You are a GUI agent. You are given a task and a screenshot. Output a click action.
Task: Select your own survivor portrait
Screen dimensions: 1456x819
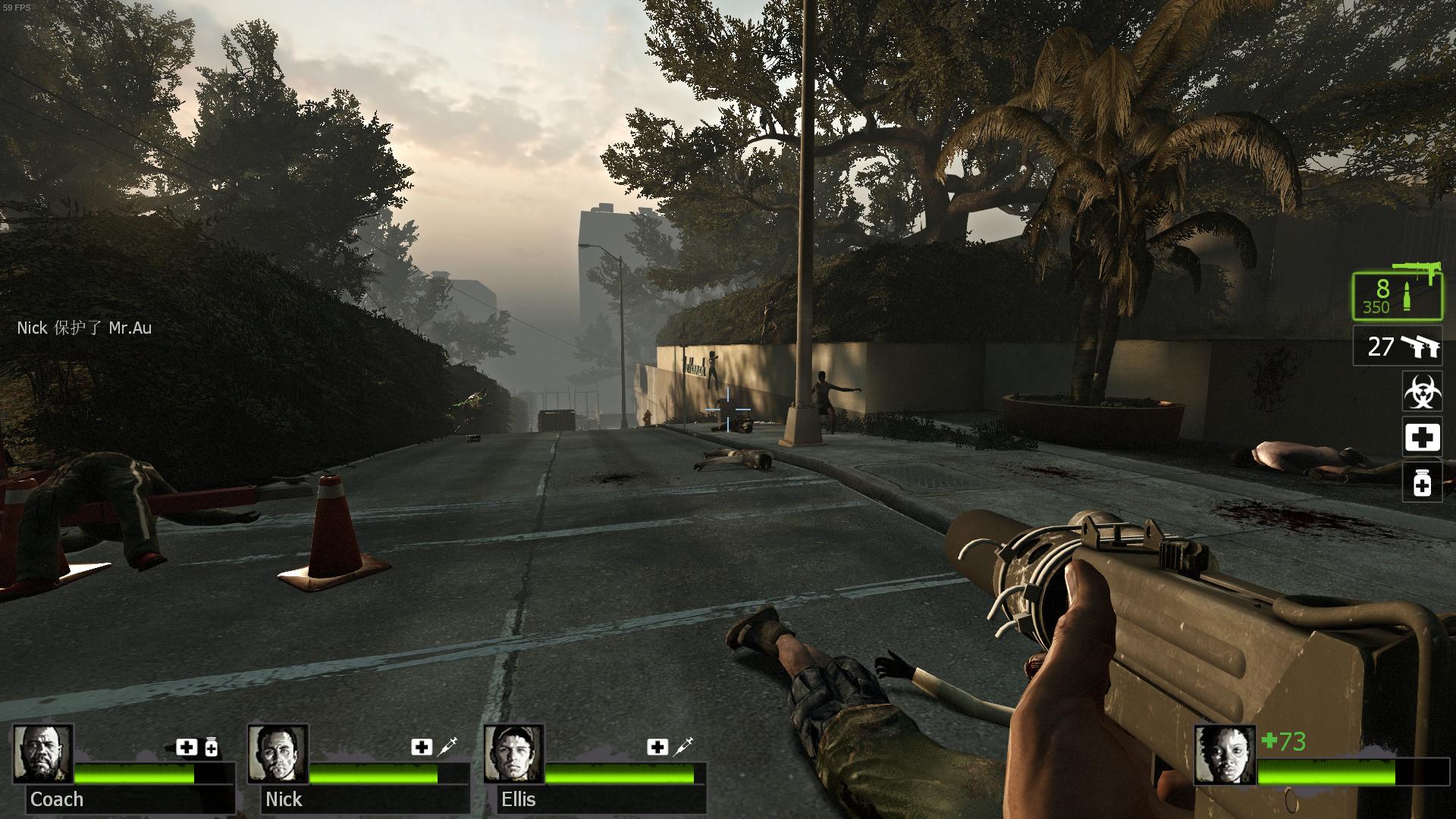pos(1224,755)
